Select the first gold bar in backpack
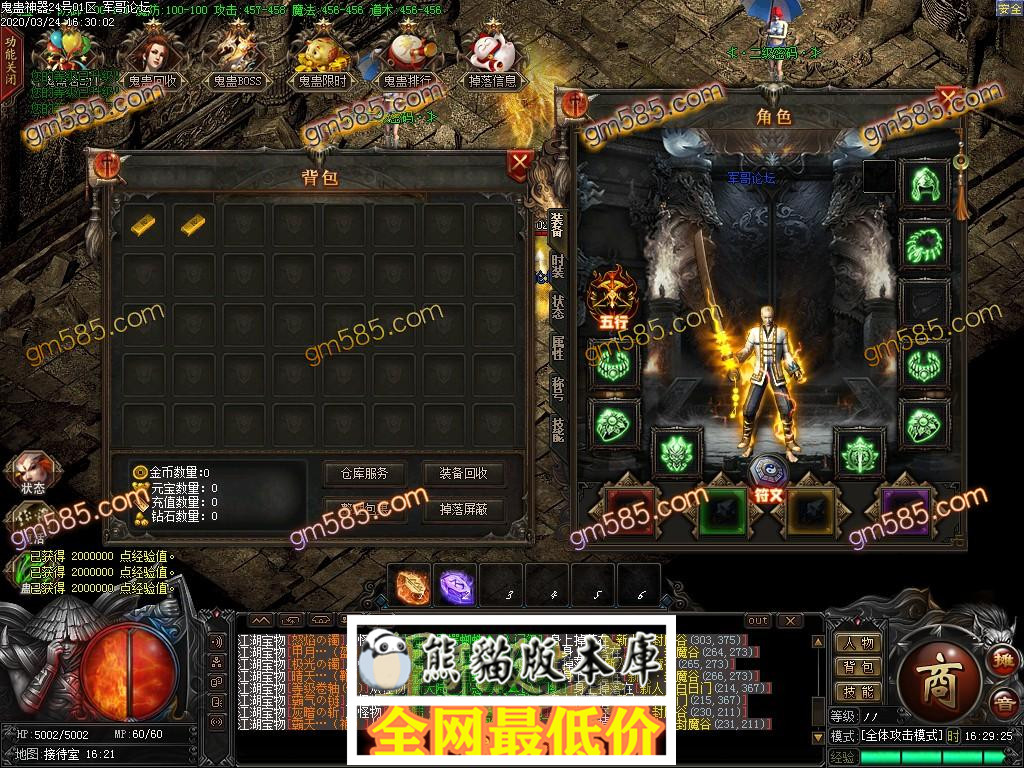 pyautogui.click(x=143, y=224)
